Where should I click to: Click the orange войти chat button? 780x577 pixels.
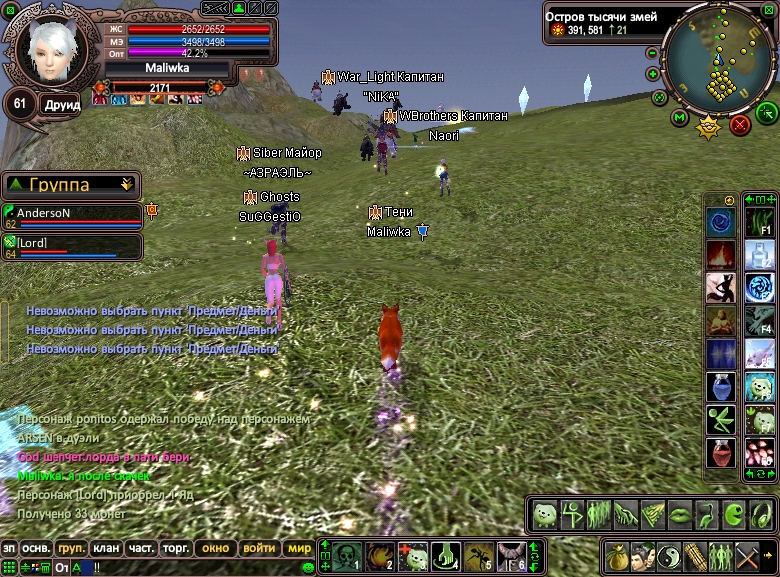(259, 548)
